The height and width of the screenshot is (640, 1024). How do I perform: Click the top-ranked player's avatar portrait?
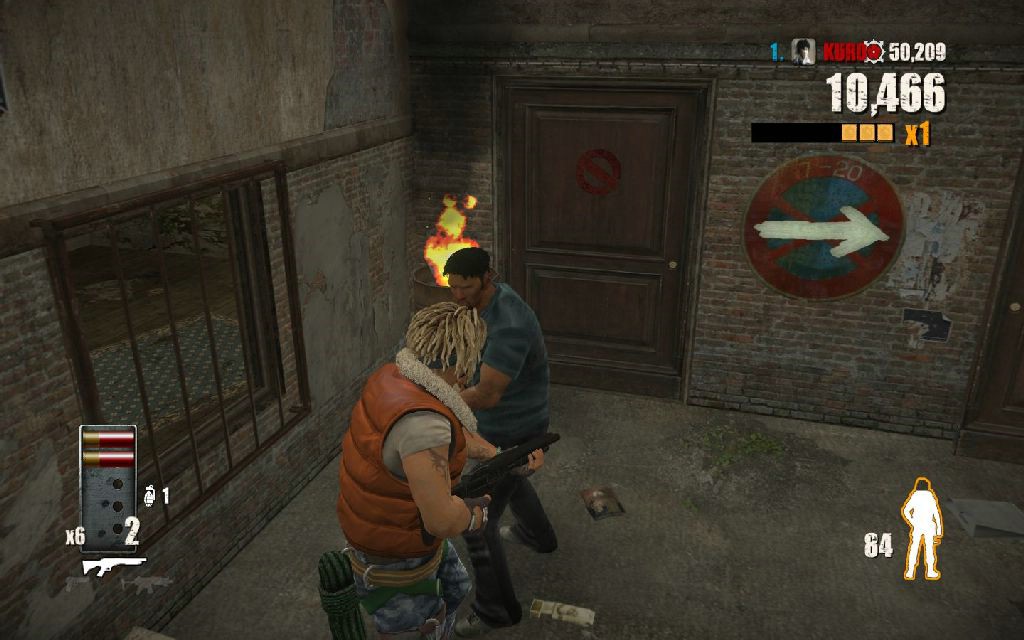(802, 52)
